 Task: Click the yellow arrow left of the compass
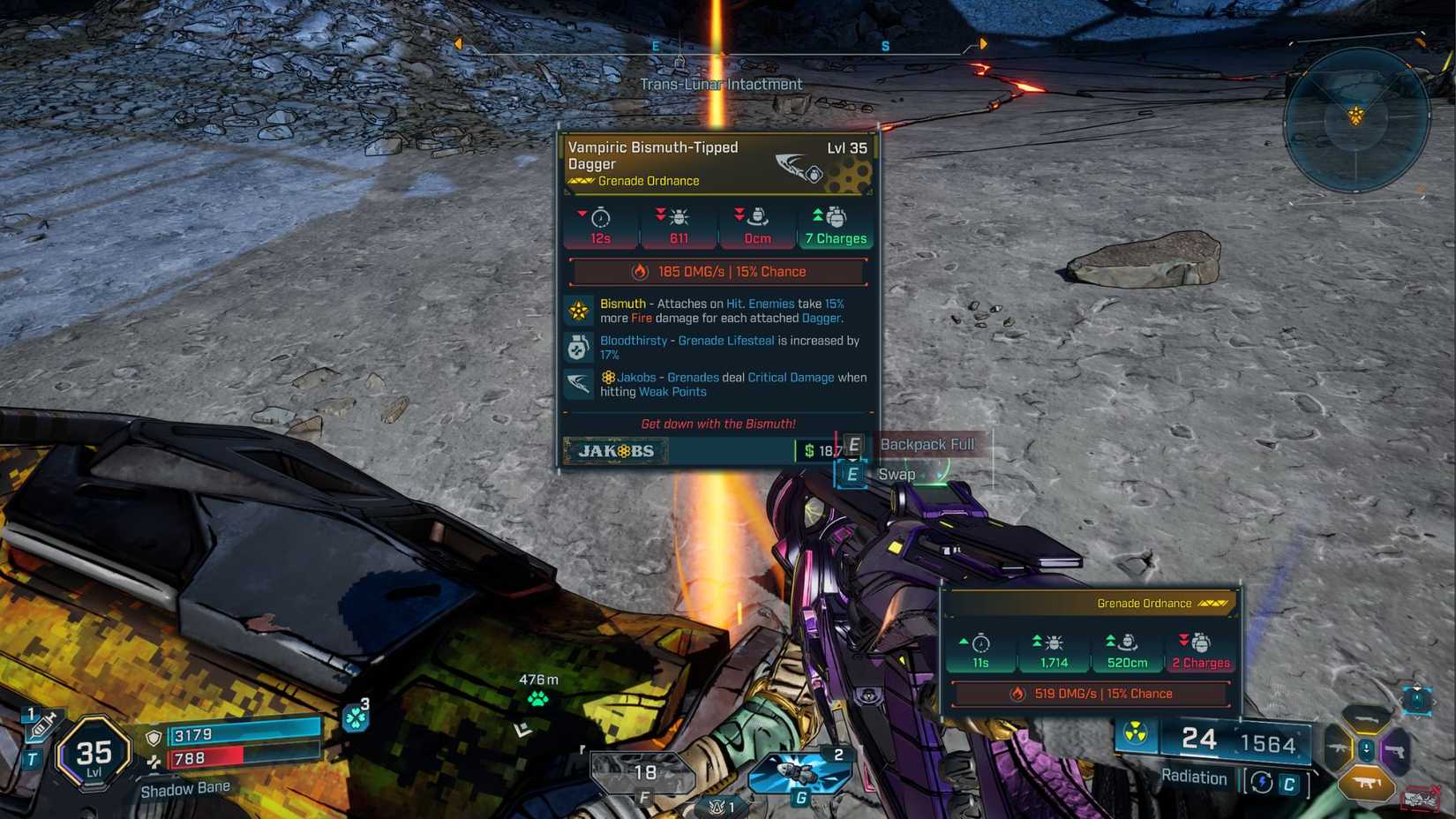tap(458, 41)
